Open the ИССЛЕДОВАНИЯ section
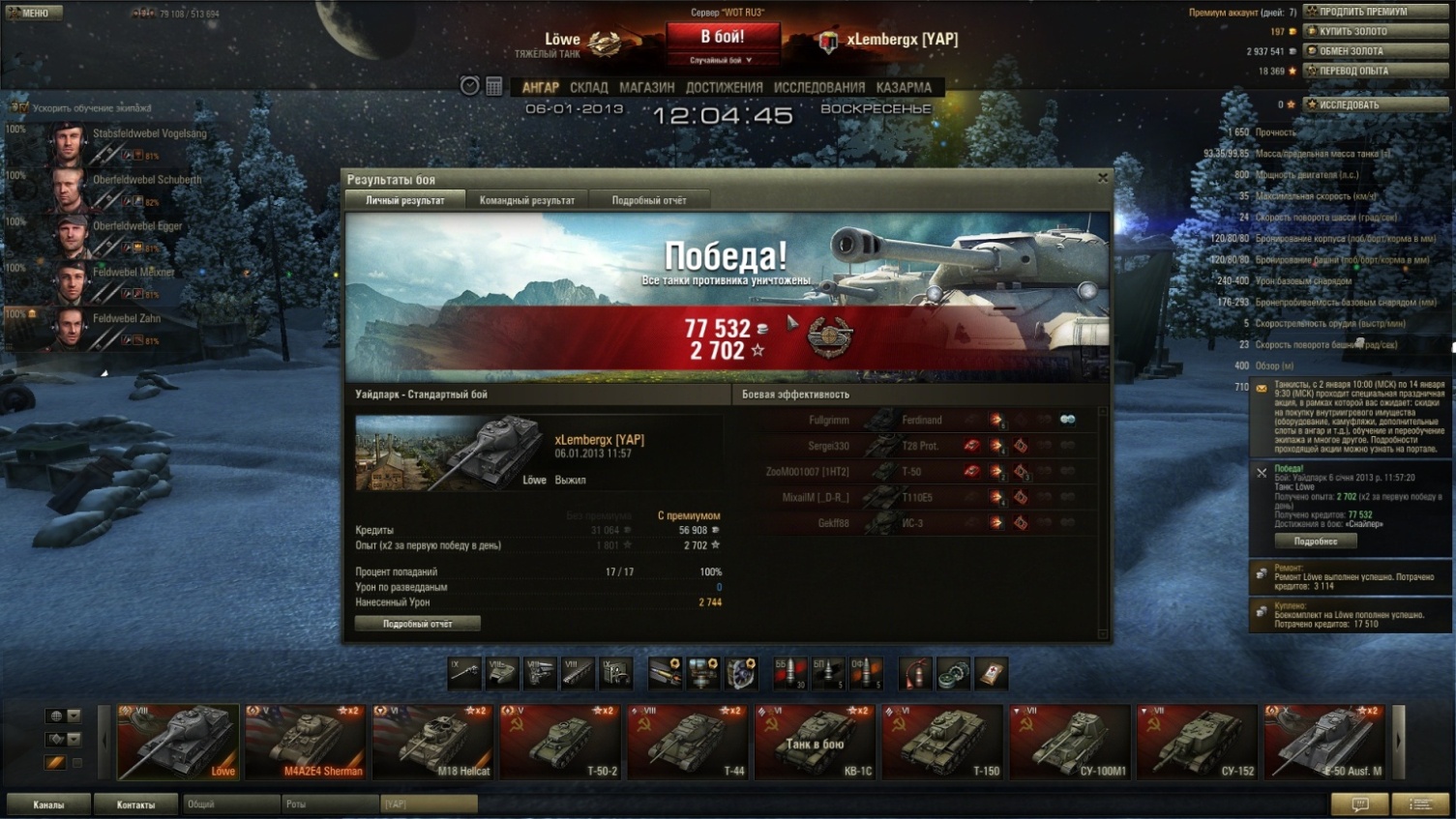Screen dimensions: 1456x819 (x=818, y=87)
